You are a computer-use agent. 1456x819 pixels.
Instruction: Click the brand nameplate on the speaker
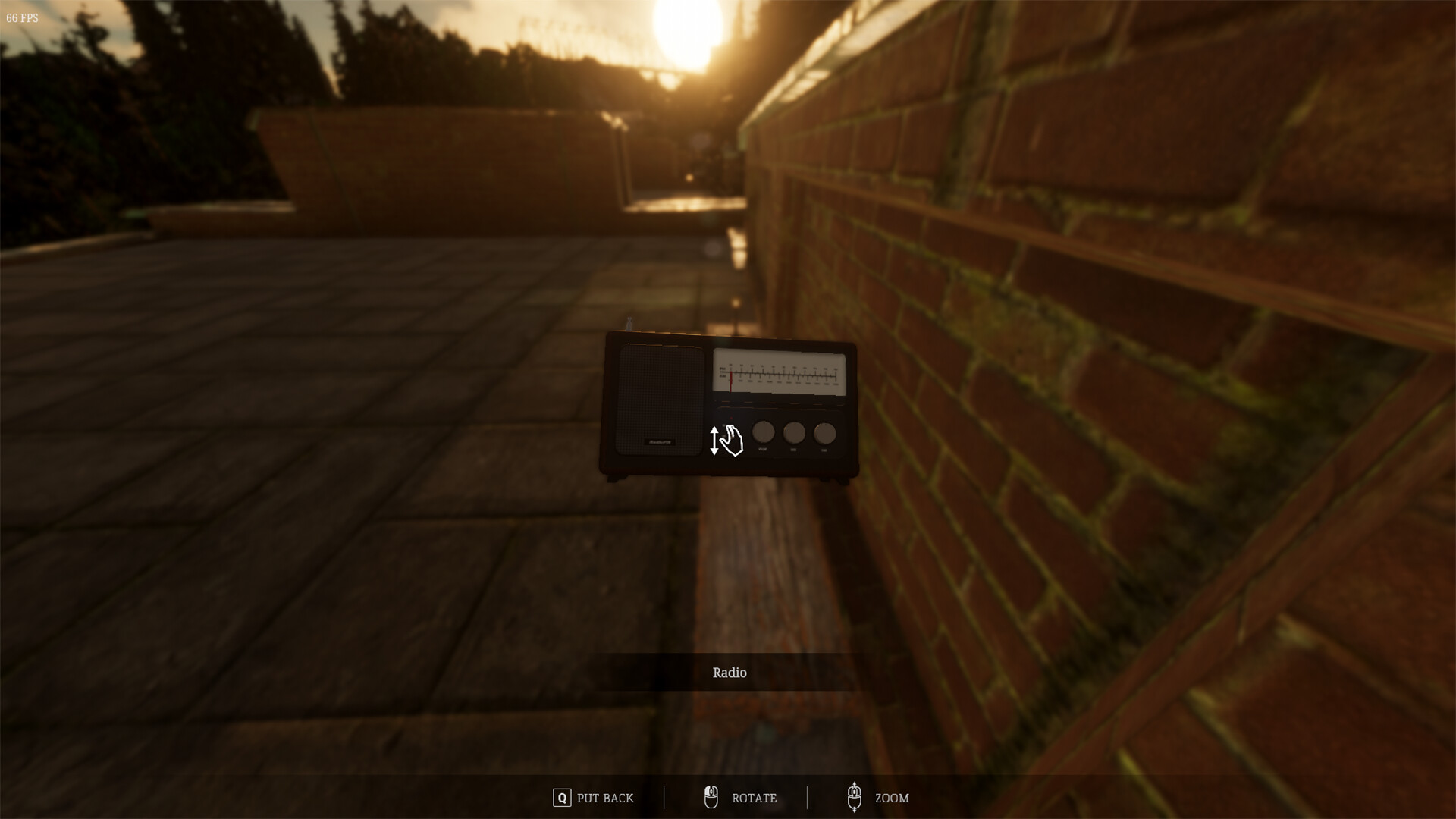(658, 441)
